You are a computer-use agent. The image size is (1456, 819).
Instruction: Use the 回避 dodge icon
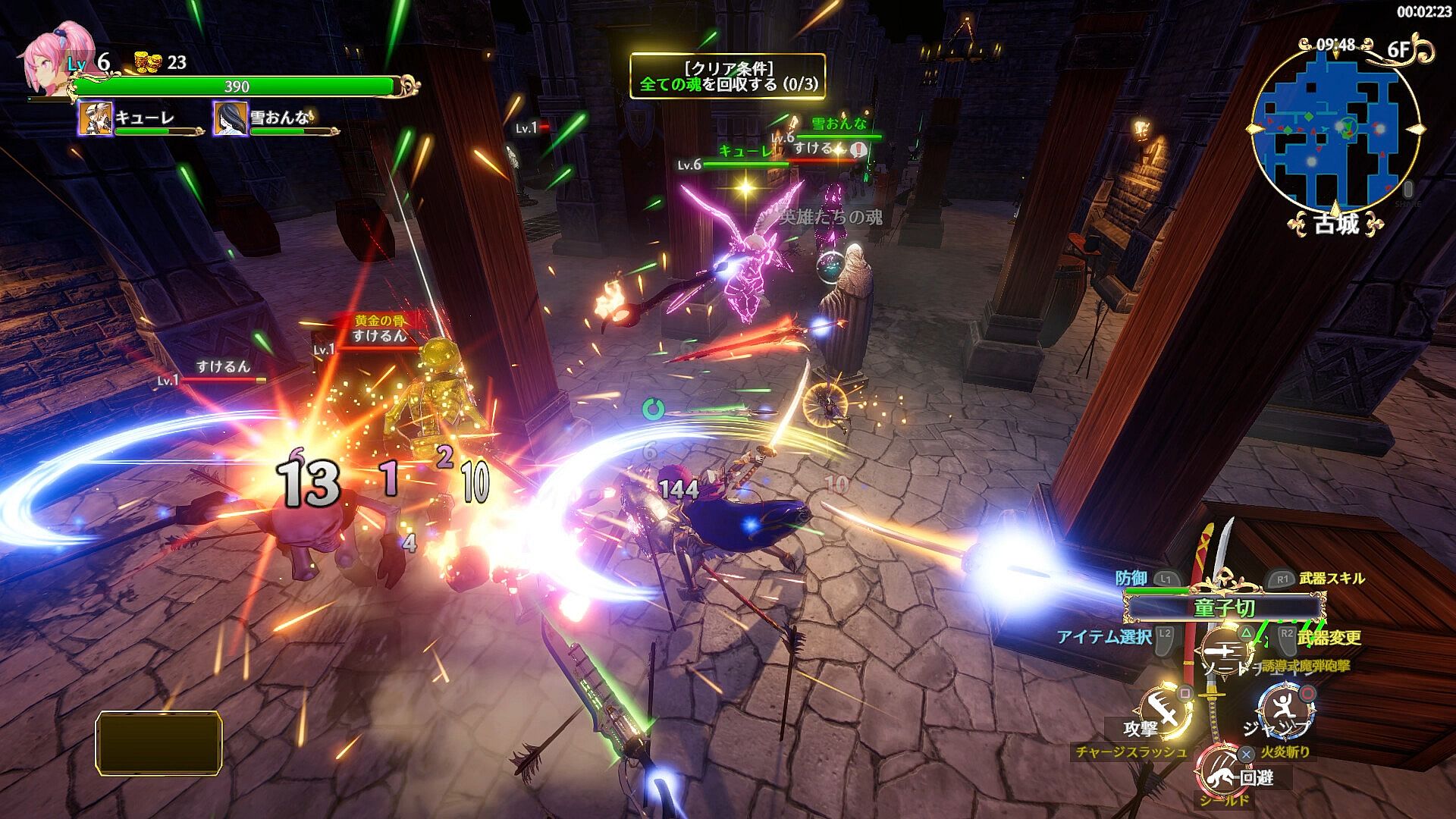click(1221, 767)
